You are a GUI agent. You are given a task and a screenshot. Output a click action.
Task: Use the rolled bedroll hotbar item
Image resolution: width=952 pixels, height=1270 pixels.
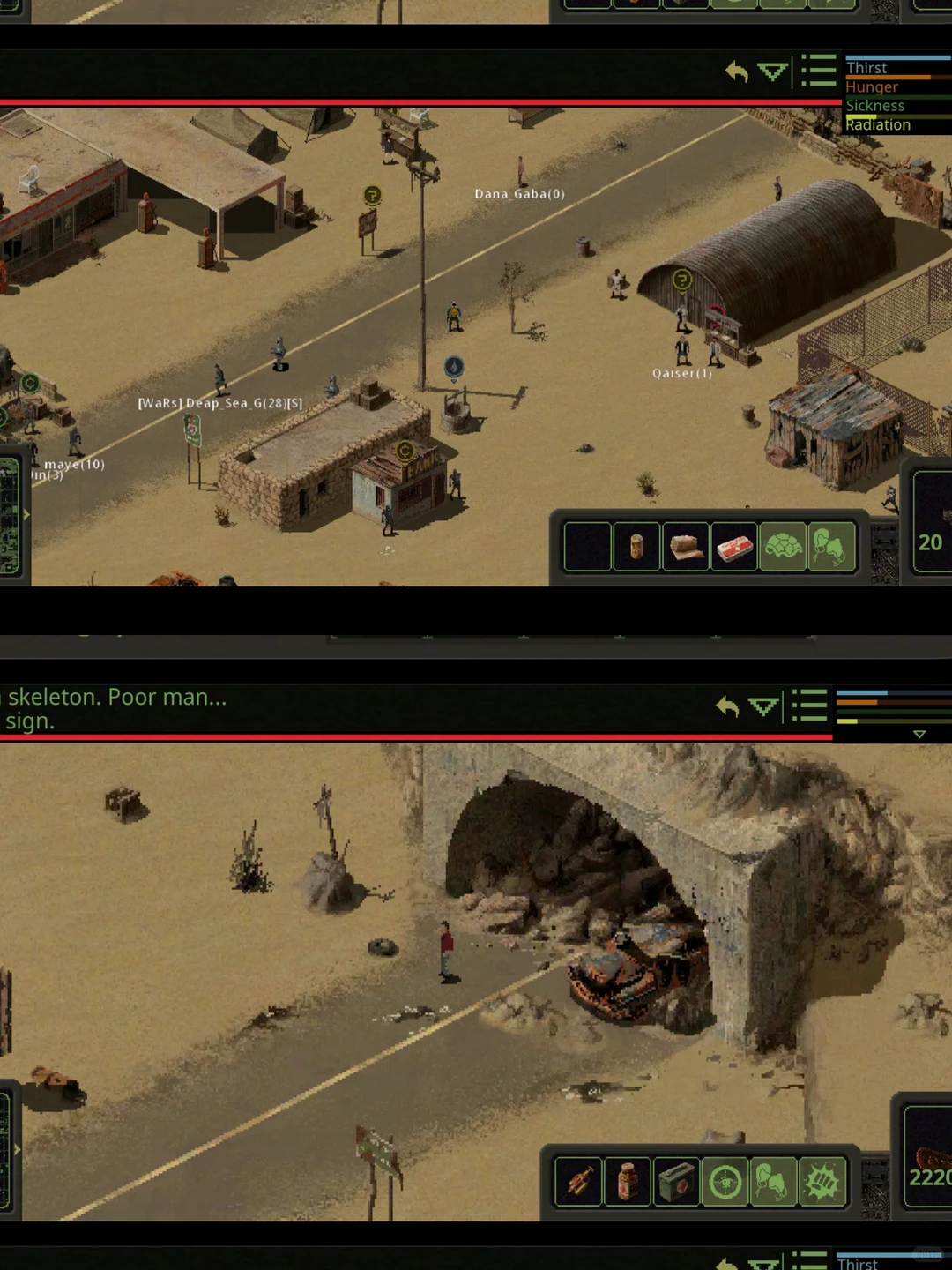[685, 548]
